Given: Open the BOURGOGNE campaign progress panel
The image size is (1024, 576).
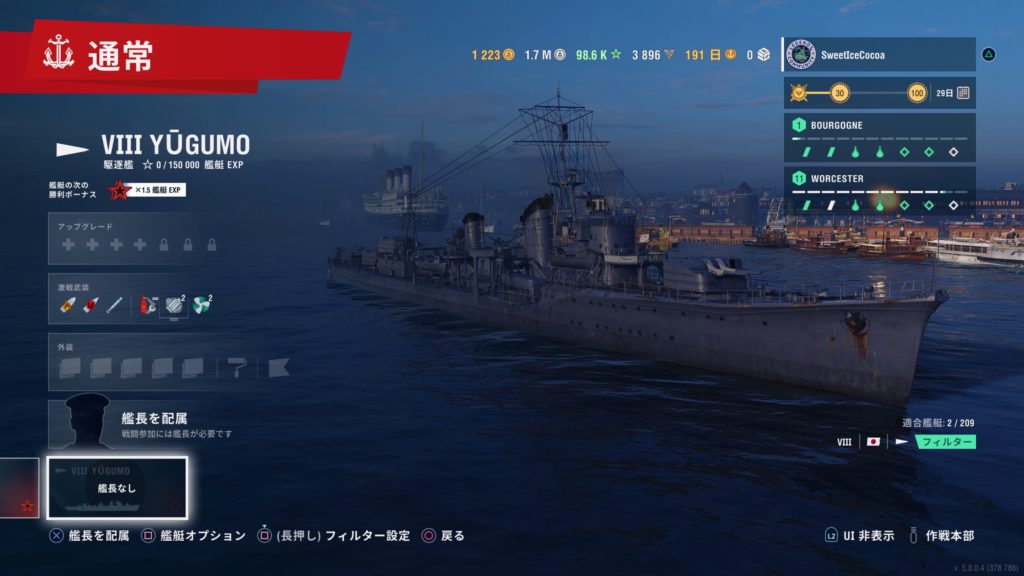Looking at the screenshot, I should (x=878, y=138).
